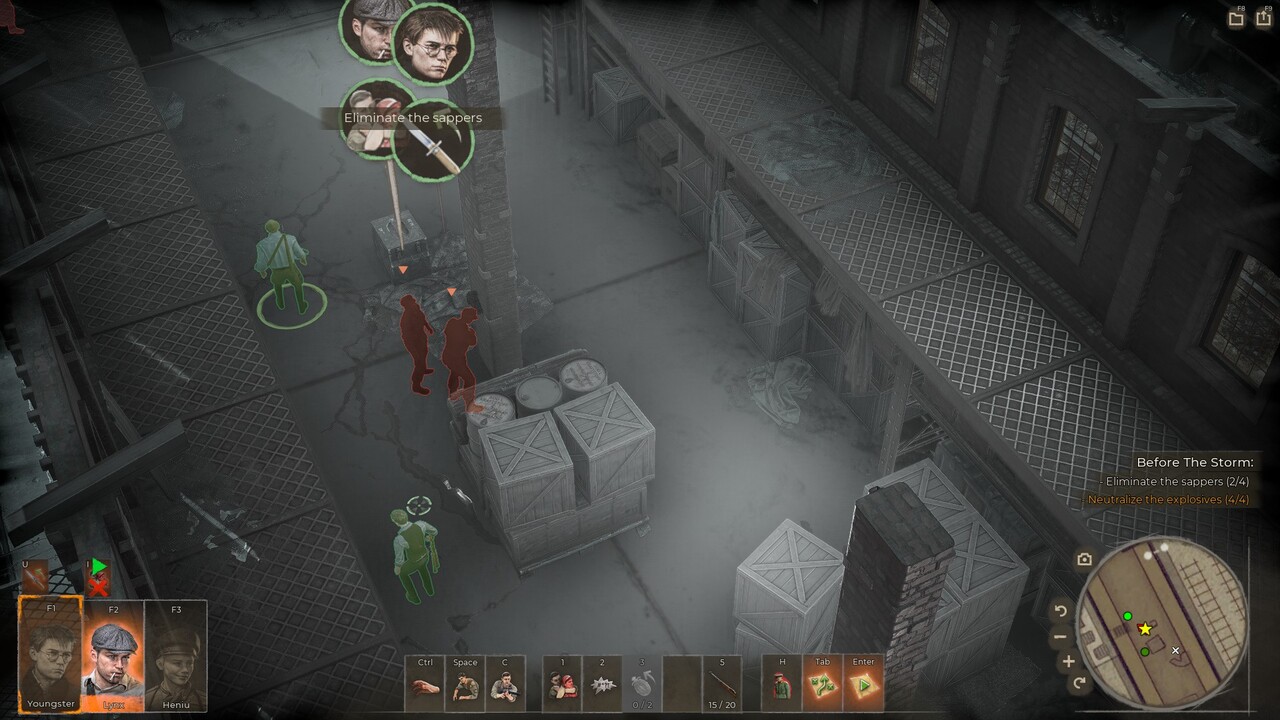The image size is (1280, 720).
Task: Equip the rifle with 15/20 ammo
Action: click(x=722, y=686)
